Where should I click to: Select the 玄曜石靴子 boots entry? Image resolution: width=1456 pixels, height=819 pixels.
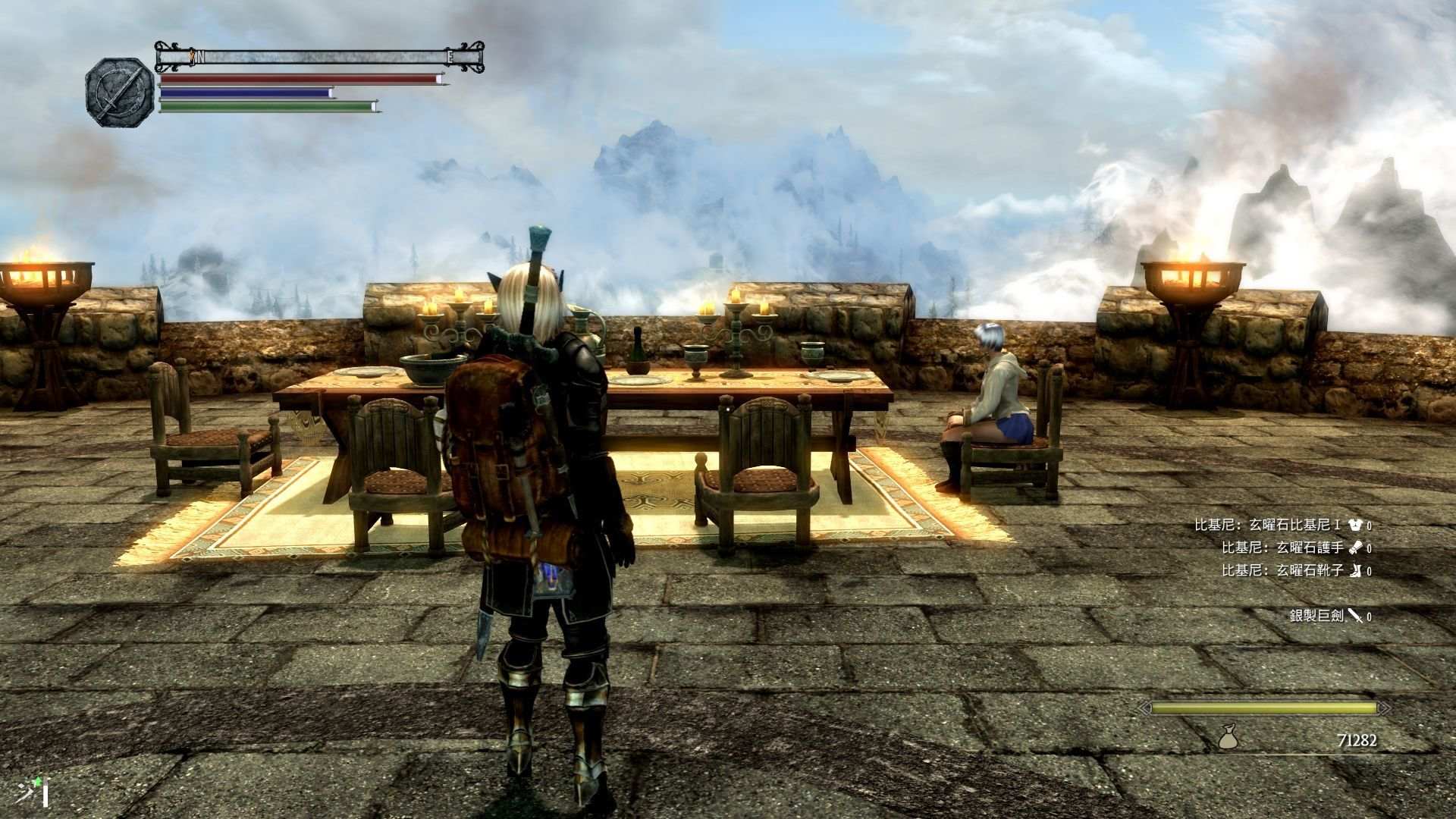pyautogui.click(x=1295, y=570)
